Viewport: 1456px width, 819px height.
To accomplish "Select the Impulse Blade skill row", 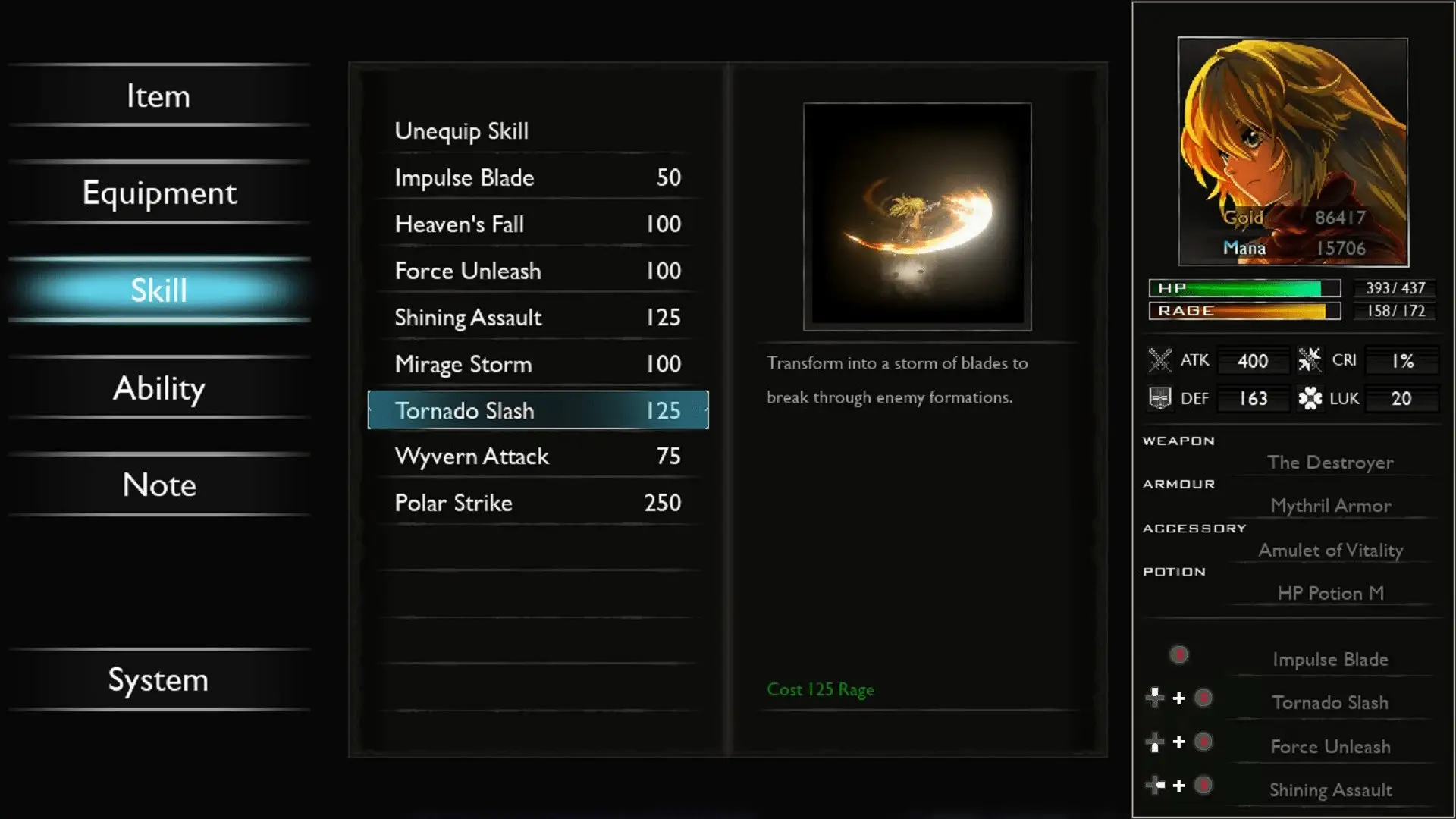I will tap(537, 178).
